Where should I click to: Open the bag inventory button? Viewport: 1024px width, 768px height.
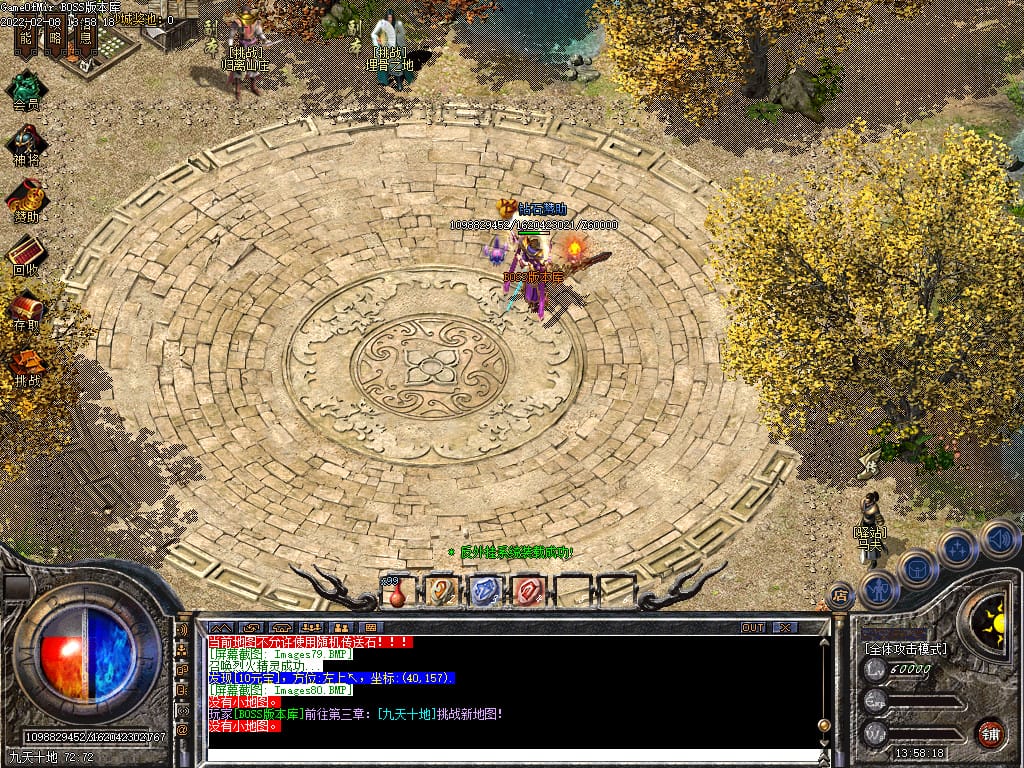pyautogui.click(x=917, y=569)
